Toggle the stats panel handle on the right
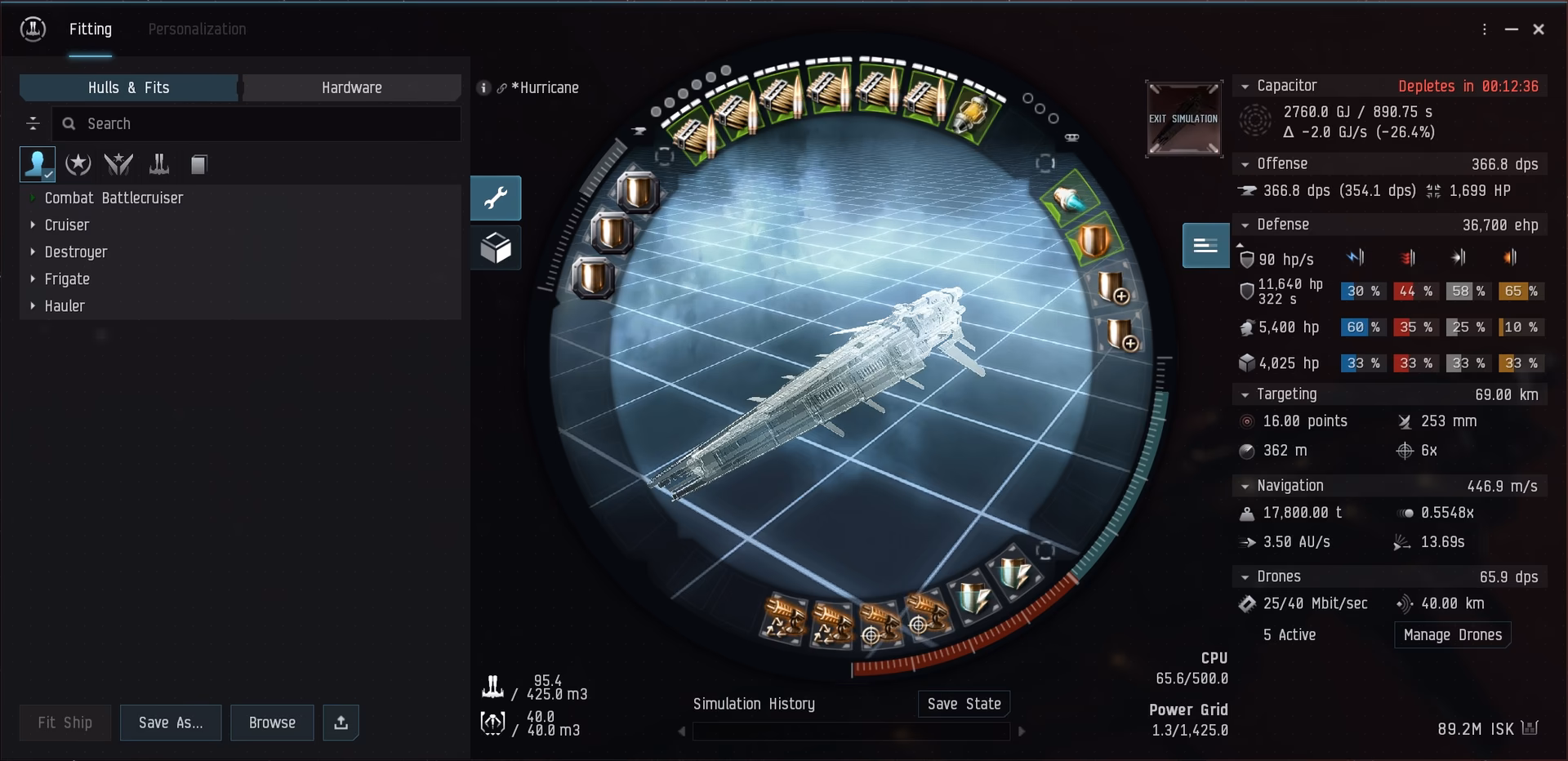The height and width of the screenshot is (761, 1568). coord(1205,245)
